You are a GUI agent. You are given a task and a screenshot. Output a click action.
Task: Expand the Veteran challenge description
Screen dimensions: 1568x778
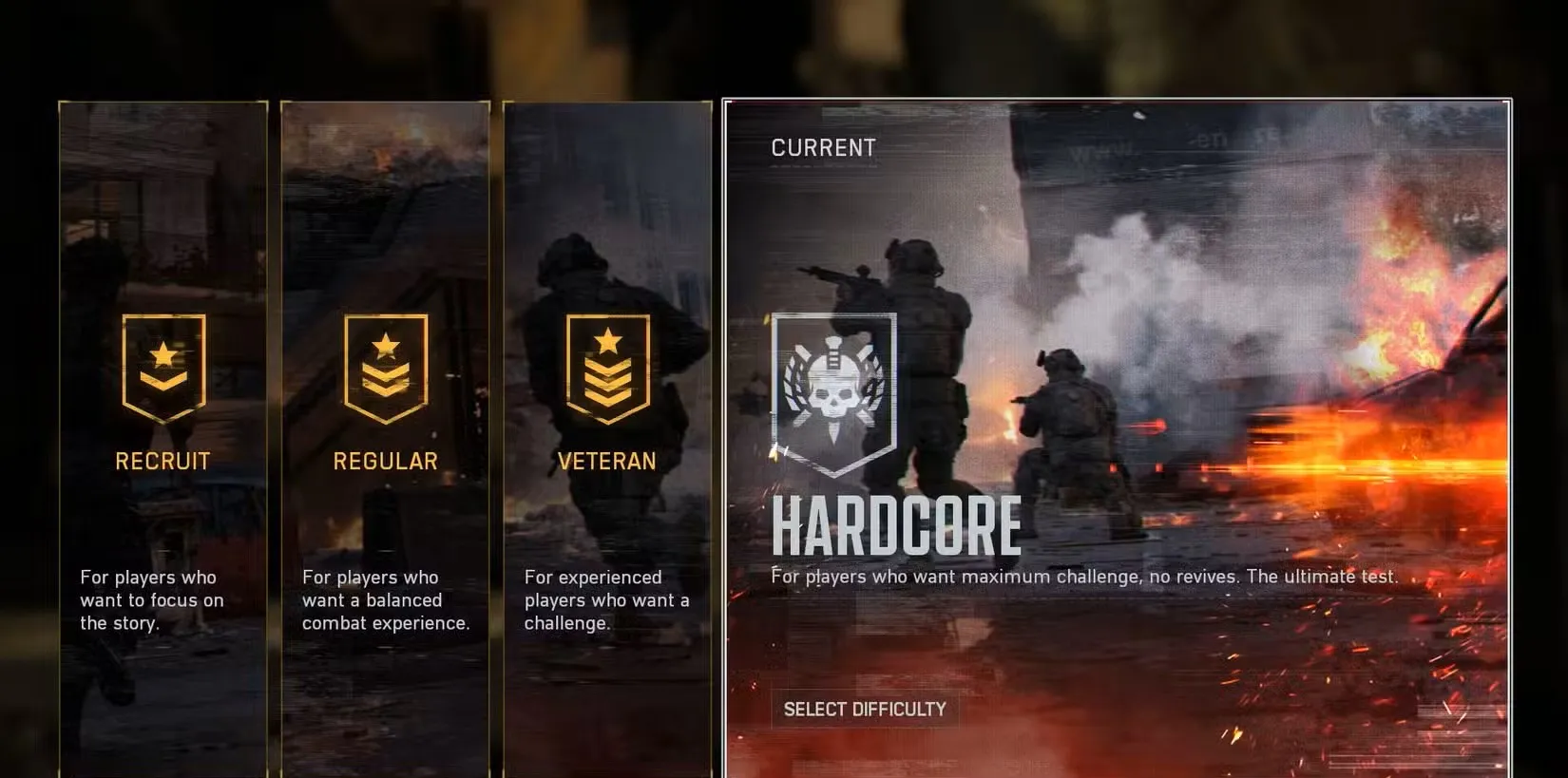click(606, 599)
